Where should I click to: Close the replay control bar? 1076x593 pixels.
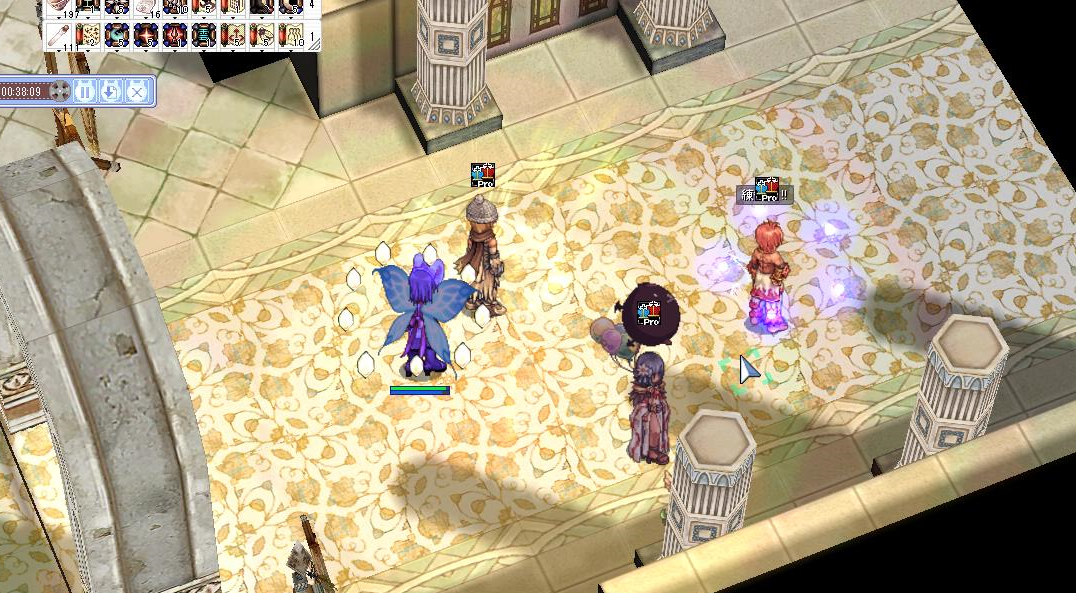click(x=136, y=91)
